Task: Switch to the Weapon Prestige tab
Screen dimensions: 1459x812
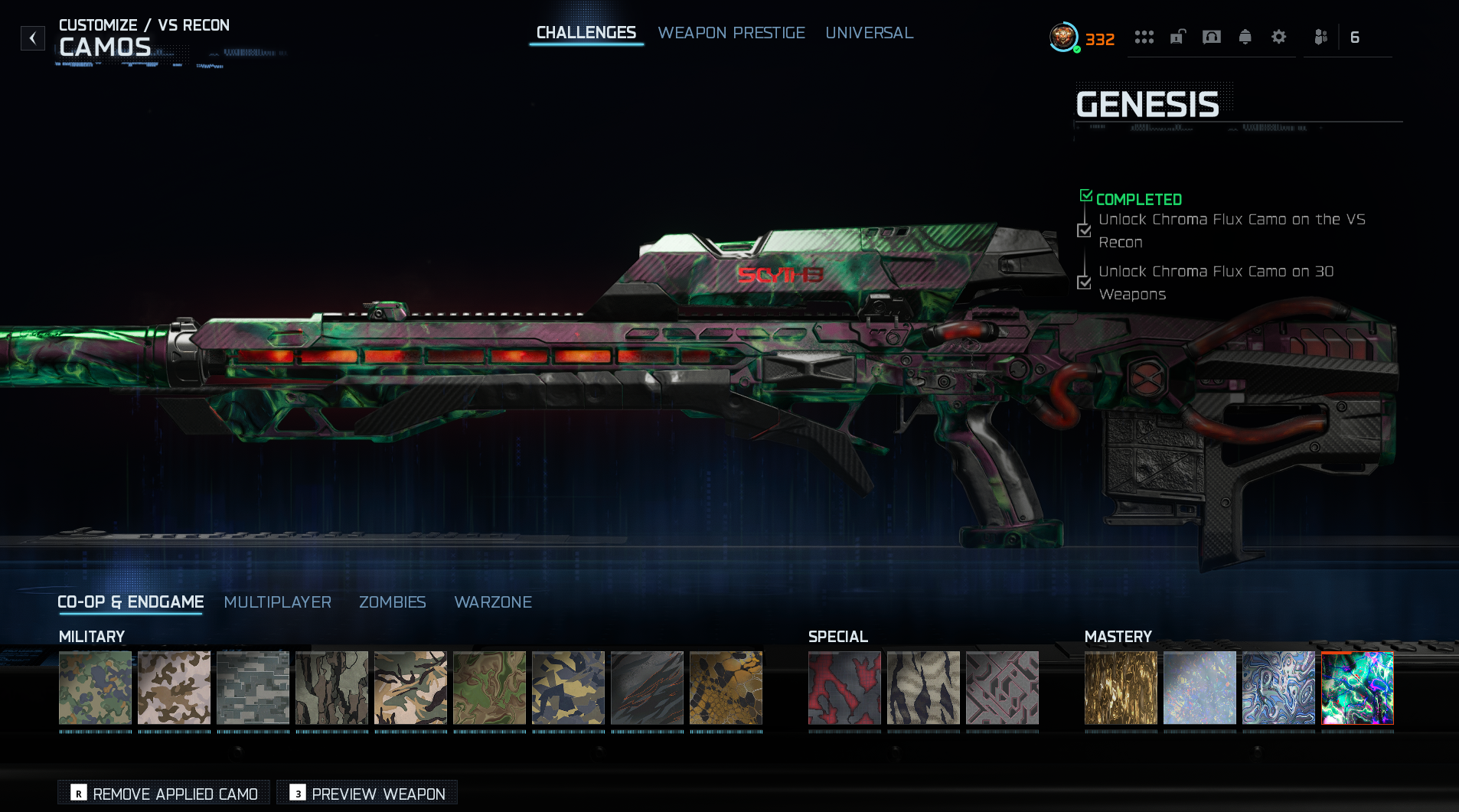Action: tap(731, 33)
